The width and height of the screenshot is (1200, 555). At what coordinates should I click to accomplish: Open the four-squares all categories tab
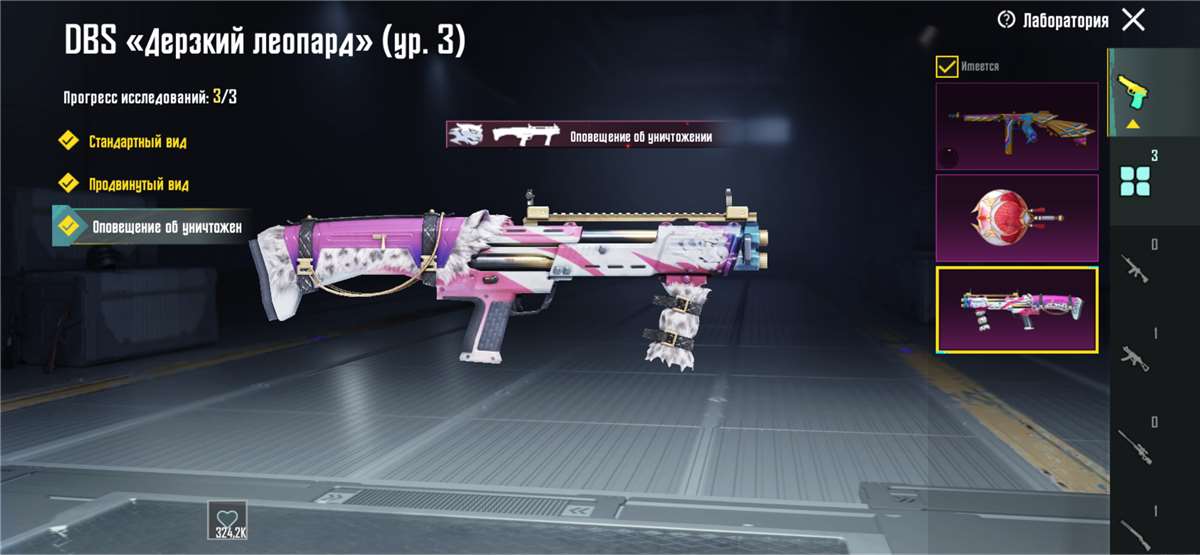pos(1136,180)
